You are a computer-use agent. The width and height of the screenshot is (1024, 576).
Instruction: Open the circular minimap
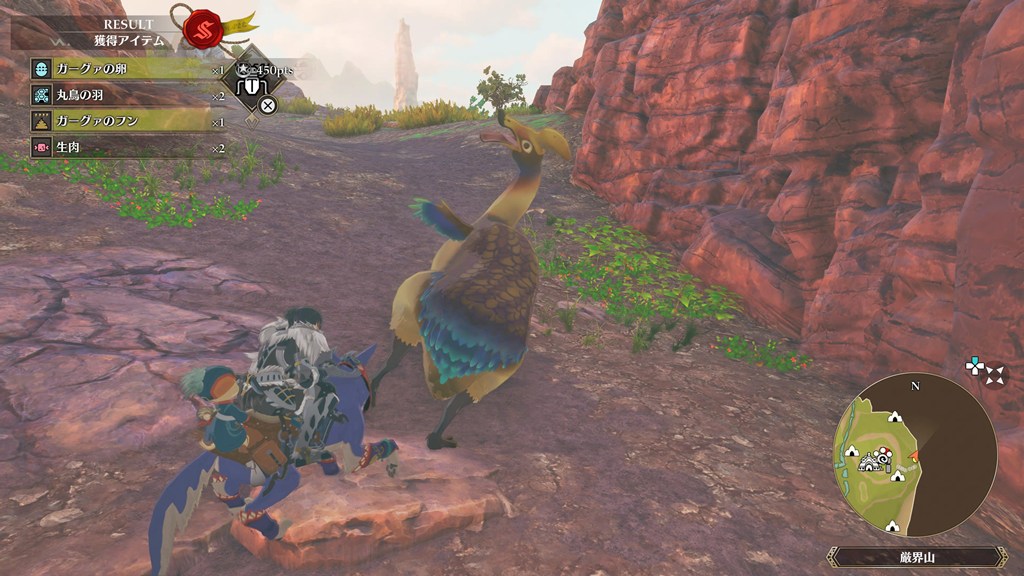[x=914, y=453]
